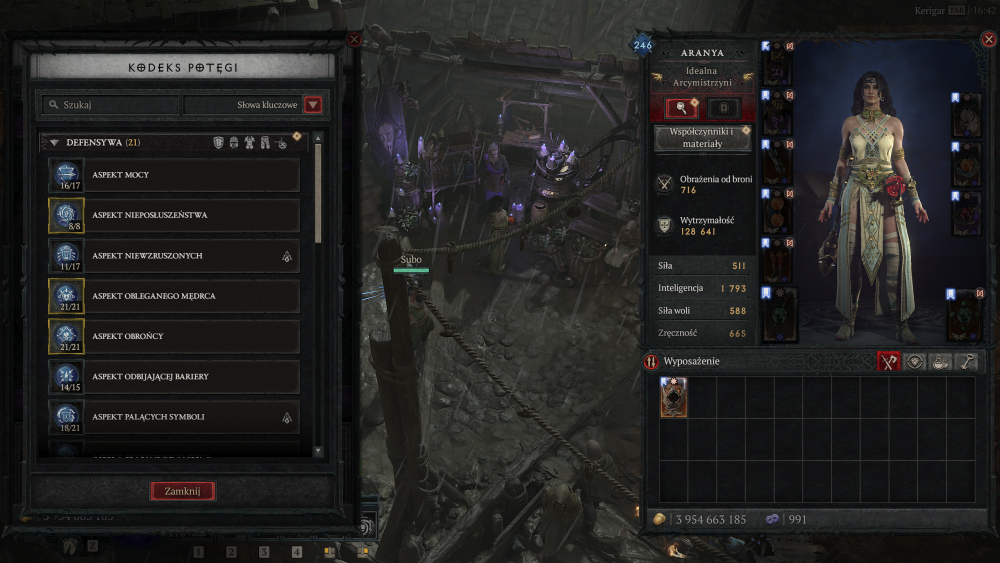Select Aspekt Mocy from the list

(x=175, y=175)
